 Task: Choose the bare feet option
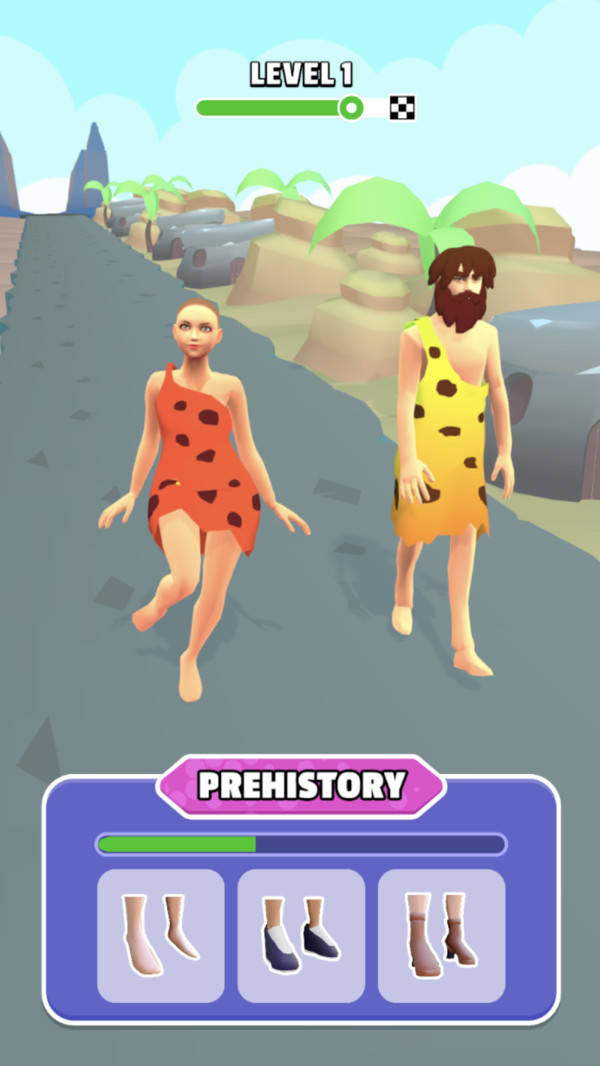point(160,935)
